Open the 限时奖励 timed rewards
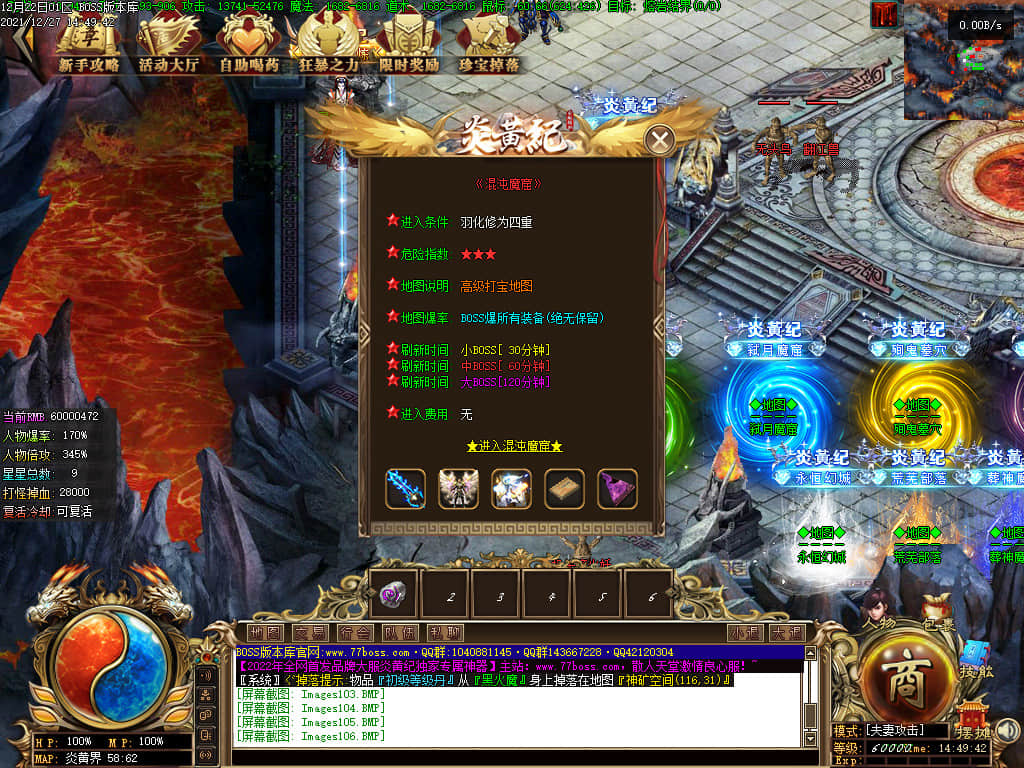Viewport: 1024px width, 768px height. (408, 46)
